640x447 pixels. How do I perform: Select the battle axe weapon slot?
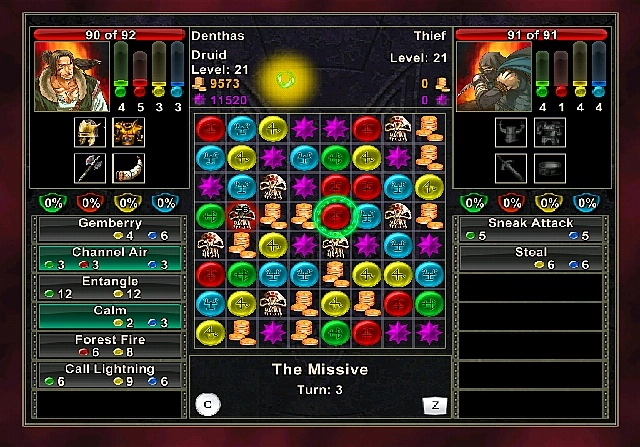[x=90, y=167]
